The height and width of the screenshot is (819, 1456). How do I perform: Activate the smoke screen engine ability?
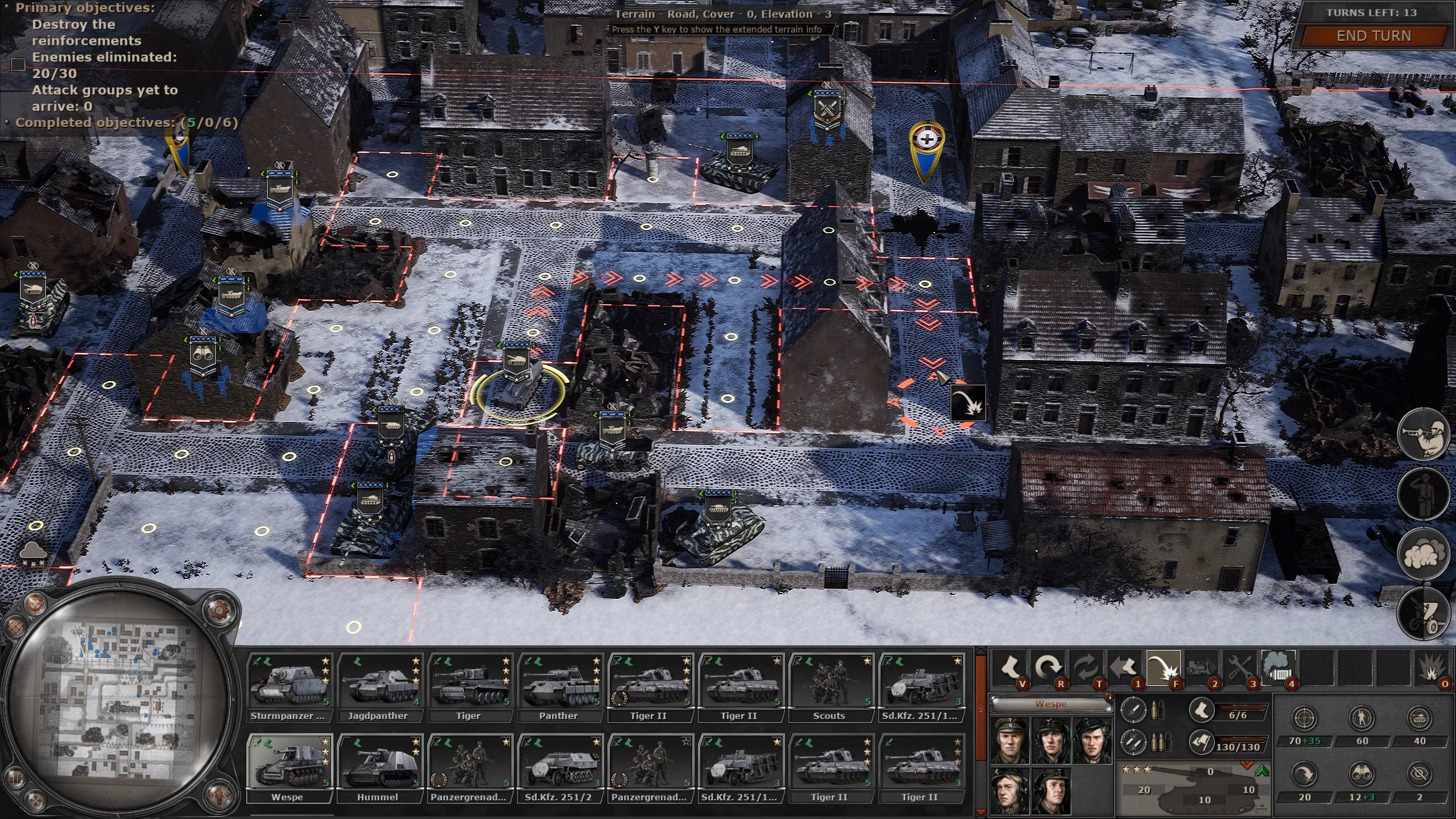pos(1279,667)
